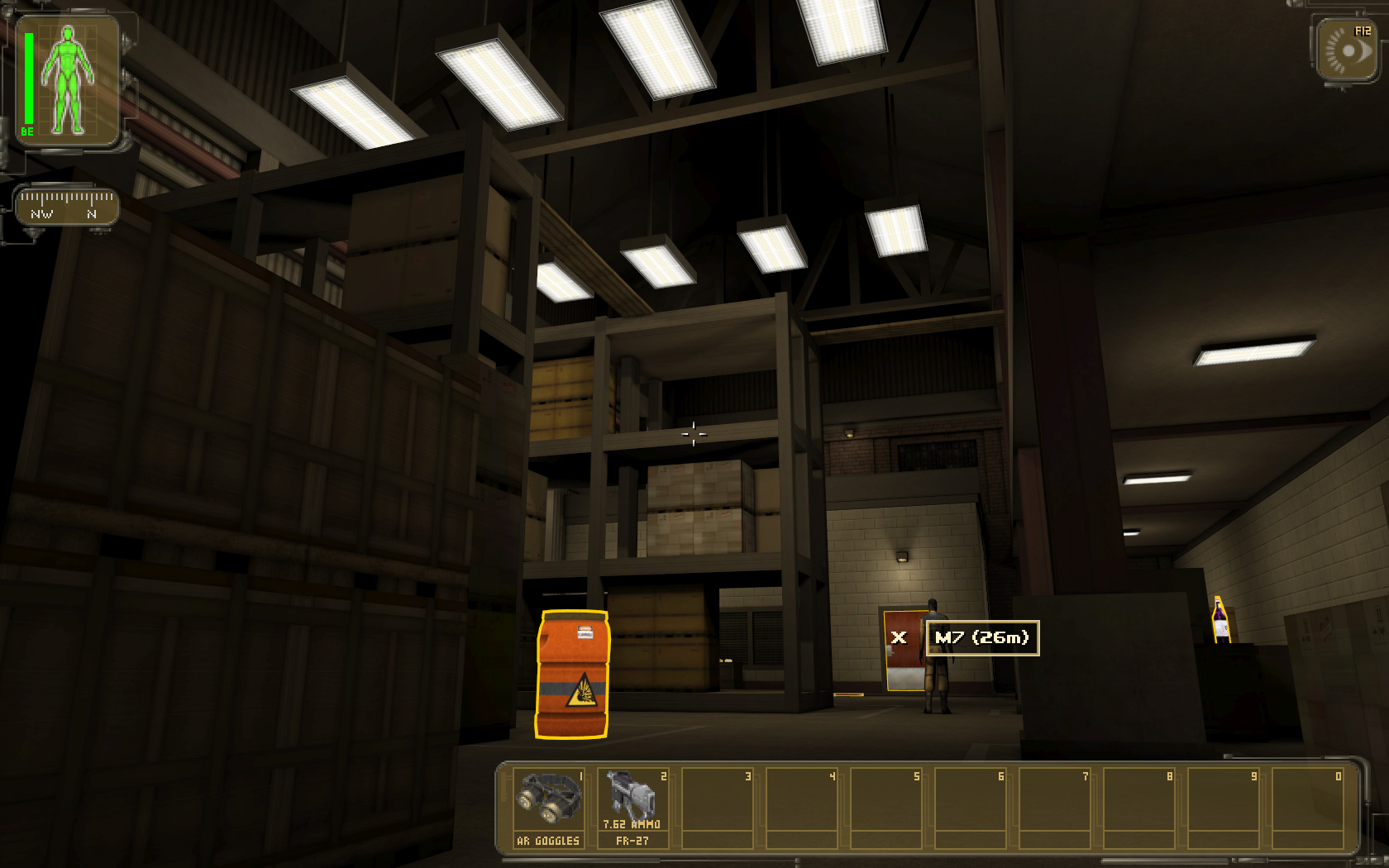Viewport: 1389px width, 868px height.
Task: Select the AR Goggles hotbar slot
Action: [549, 806]
